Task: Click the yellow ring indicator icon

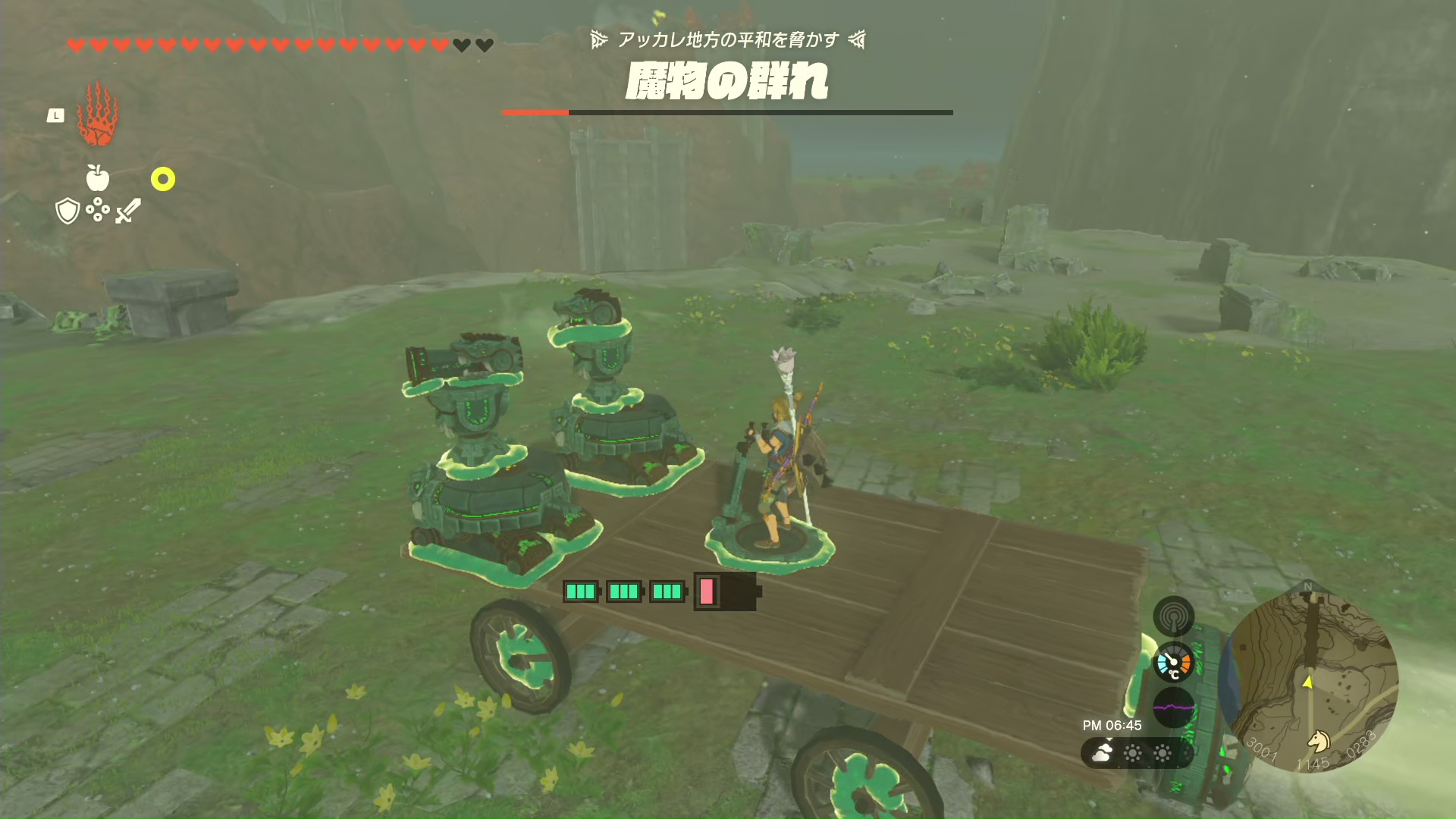Action: point(163,179)
